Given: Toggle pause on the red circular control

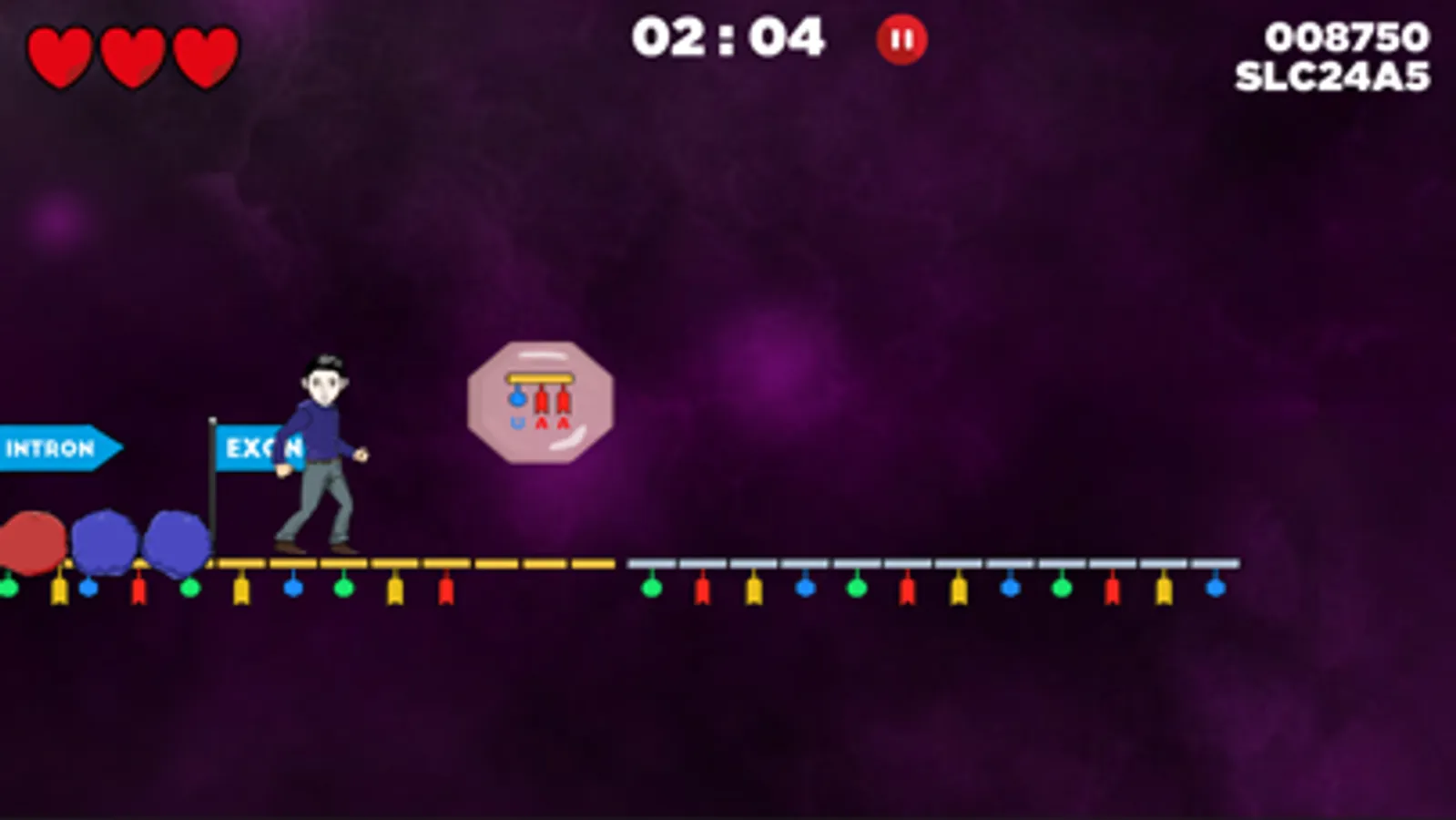Looking at the screenshot, I should pyautogui.click(x=901, y=38).
